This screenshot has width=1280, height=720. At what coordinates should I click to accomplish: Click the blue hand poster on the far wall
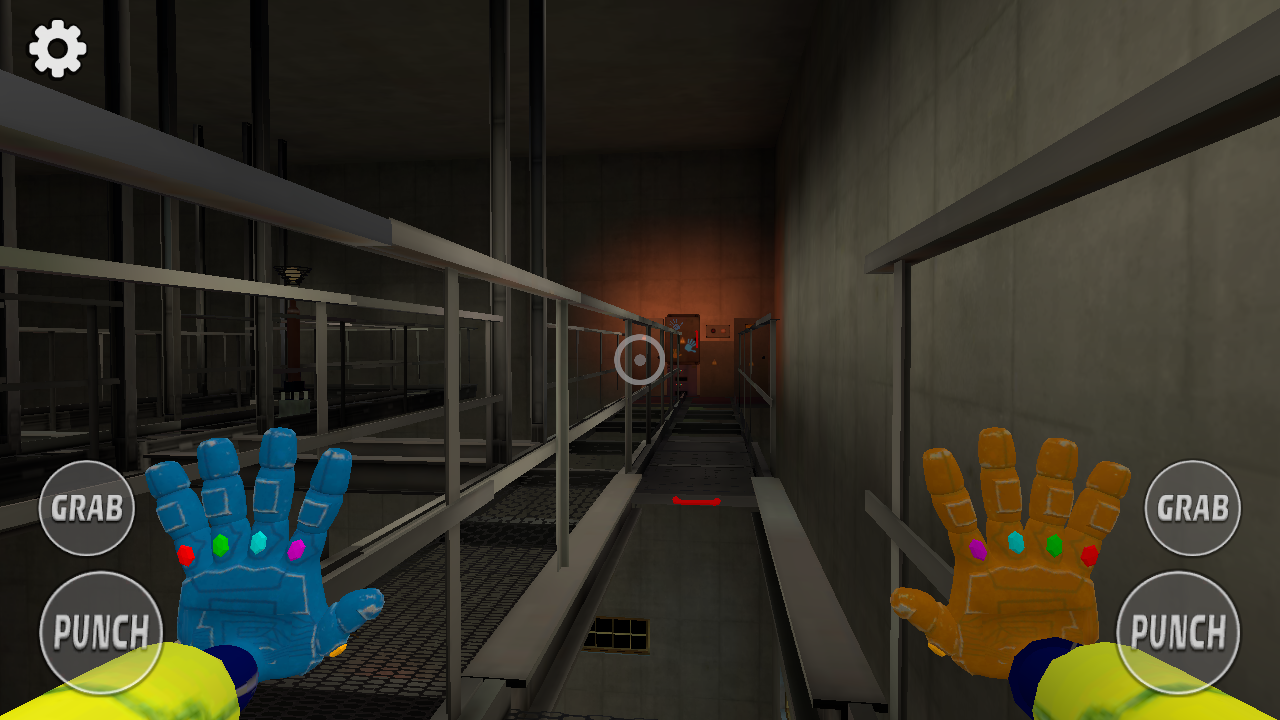[691, 347]
